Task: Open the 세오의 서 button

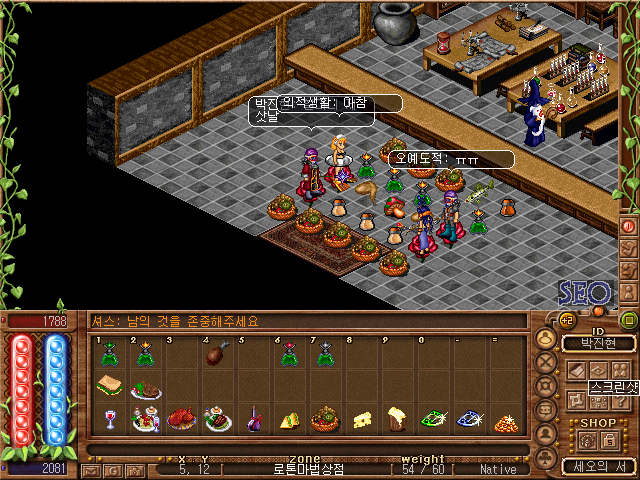Action: coord(591,465)
